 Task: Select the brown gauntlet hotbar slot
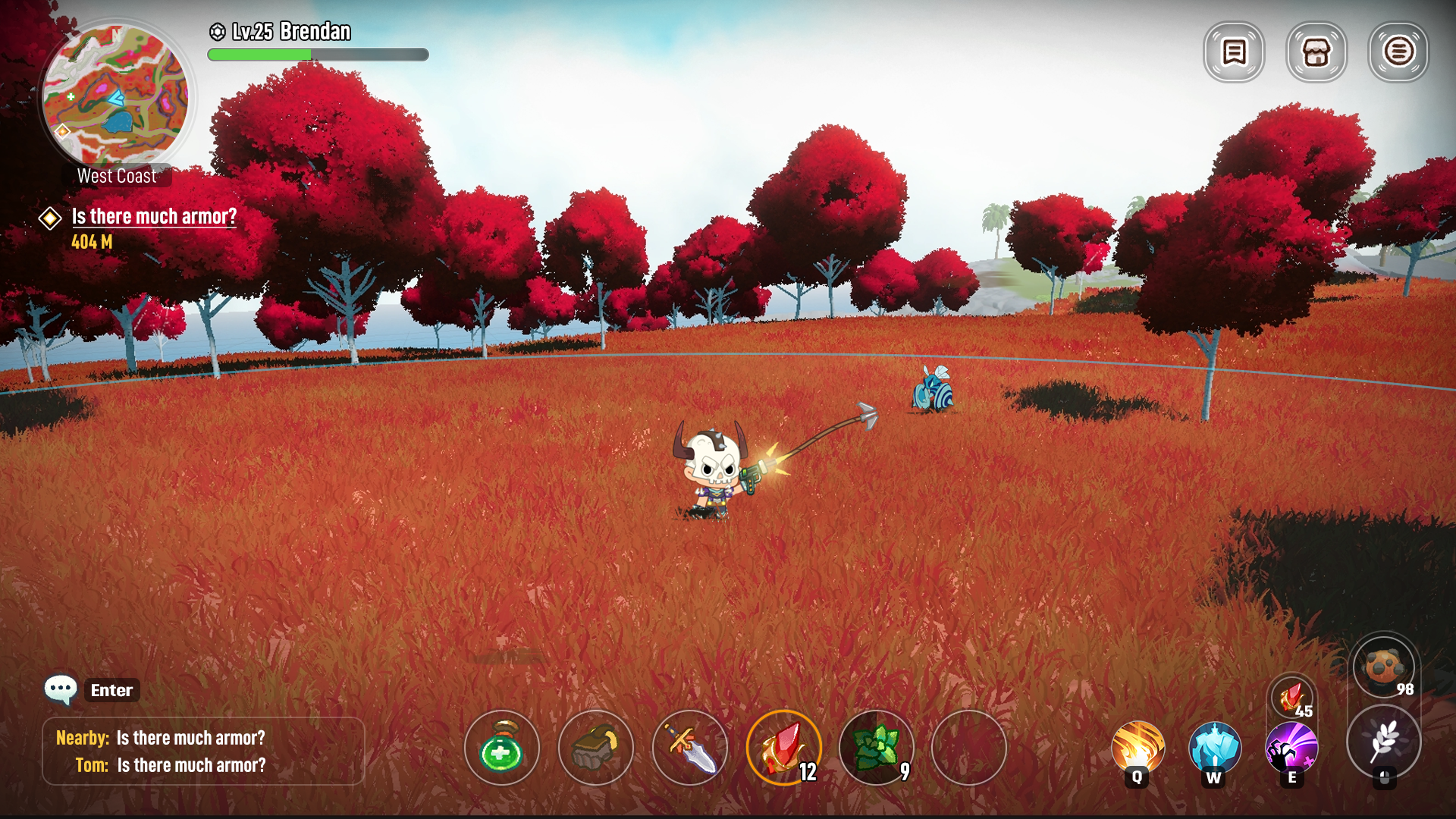coord(596,748)
